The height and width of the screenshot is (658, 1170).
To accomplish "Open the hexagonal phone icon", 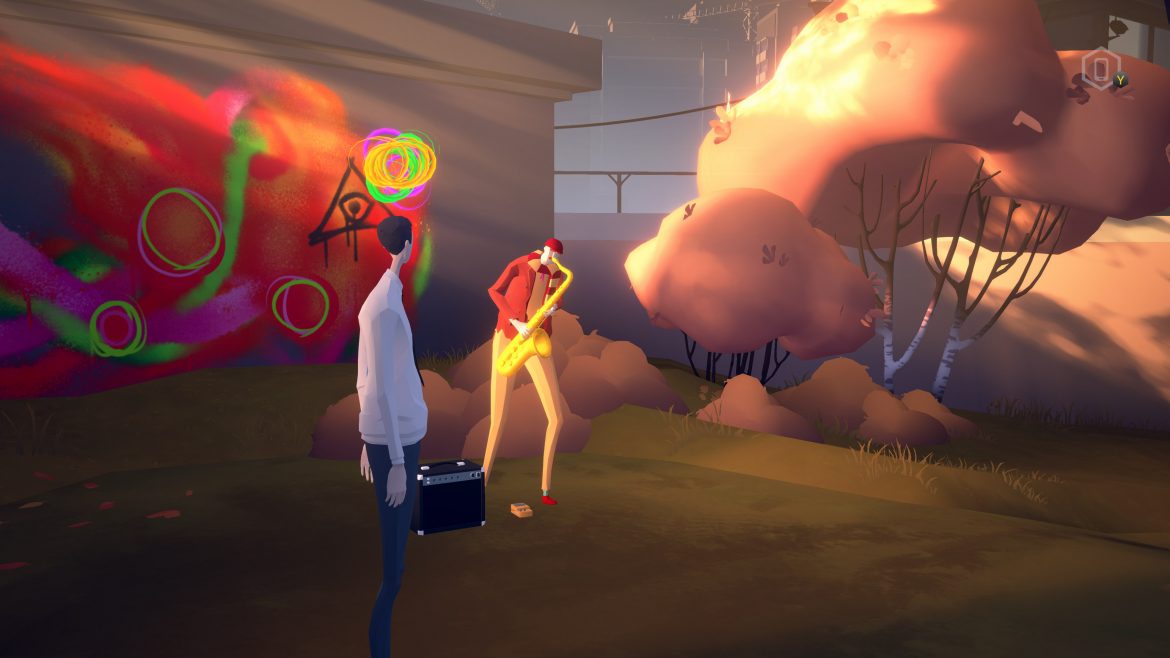I will [x=1100, y=69].
